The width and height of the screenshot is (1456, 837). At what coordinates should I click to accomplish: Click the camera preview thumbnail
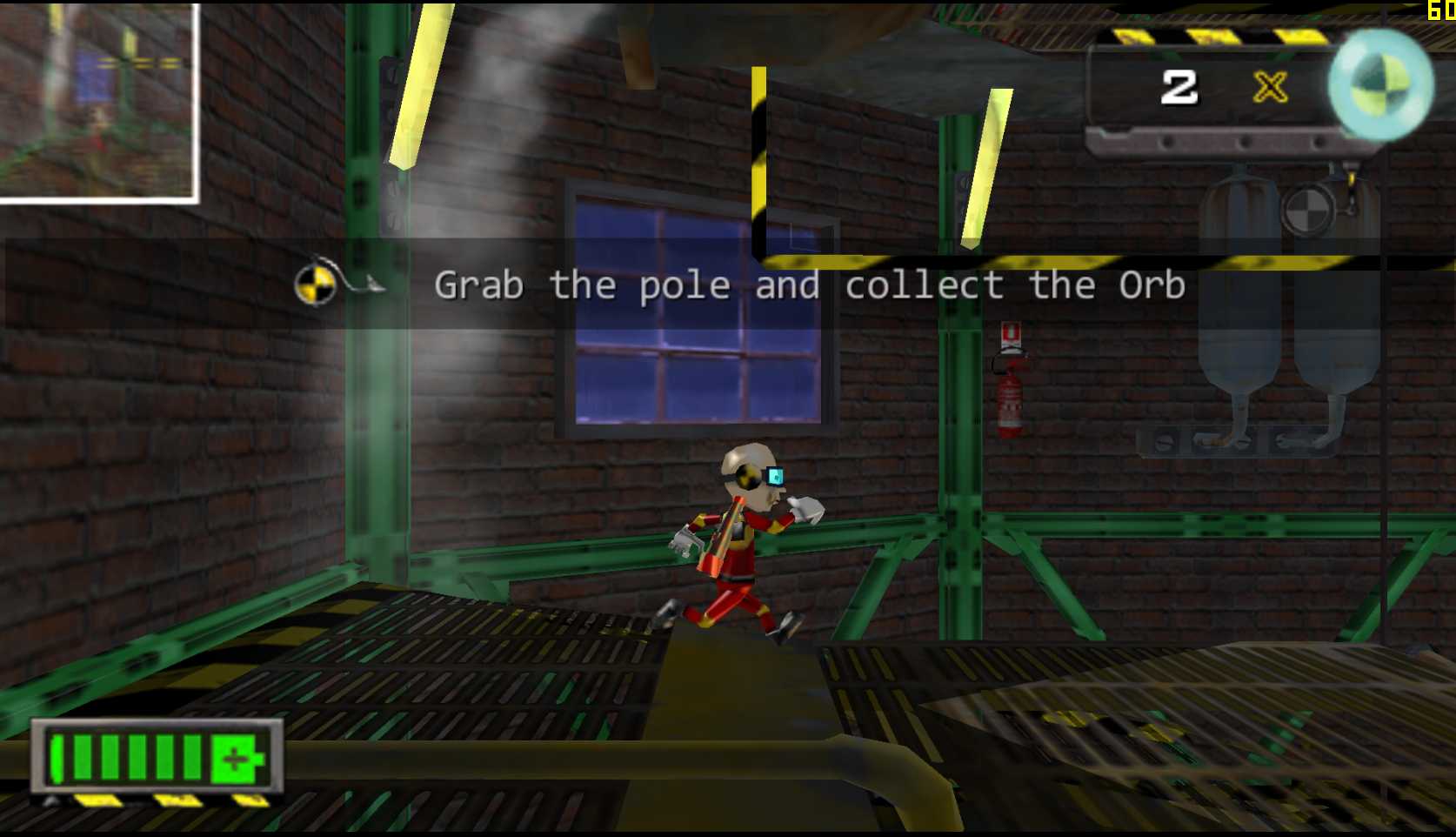(x=97, y=102)
